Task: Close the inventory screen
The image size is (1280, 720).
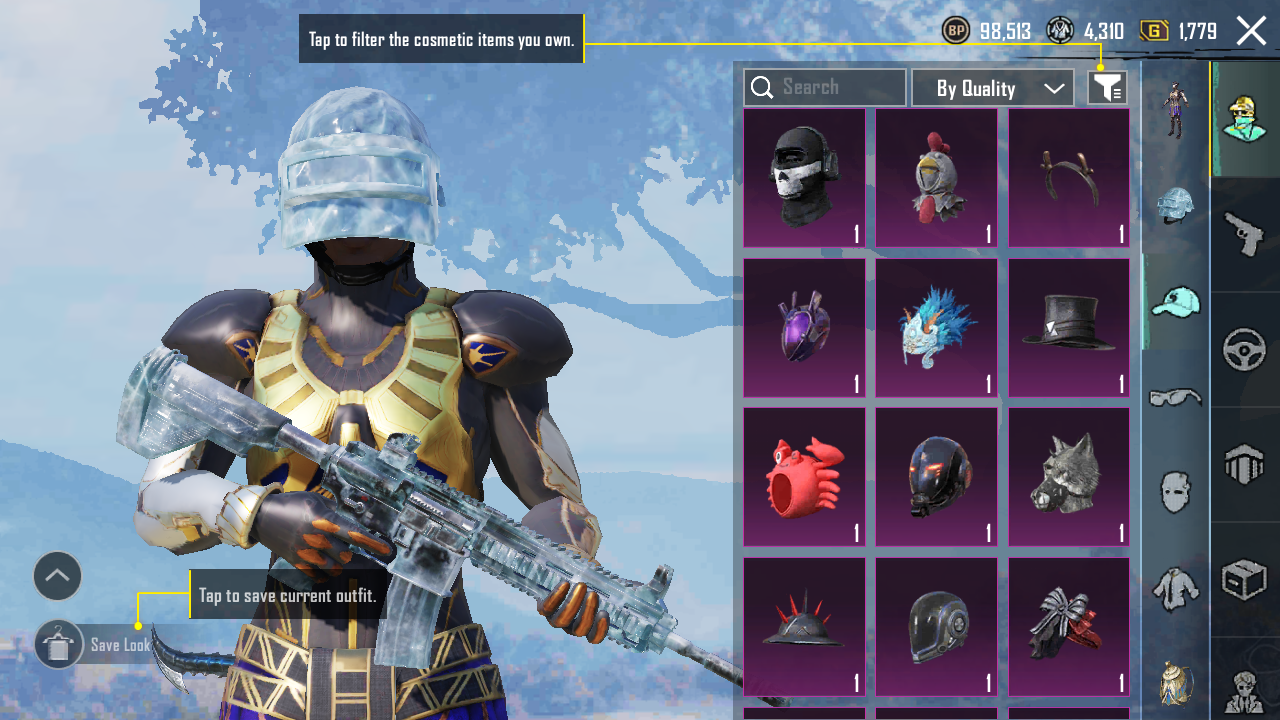Action: point(1251,31)
